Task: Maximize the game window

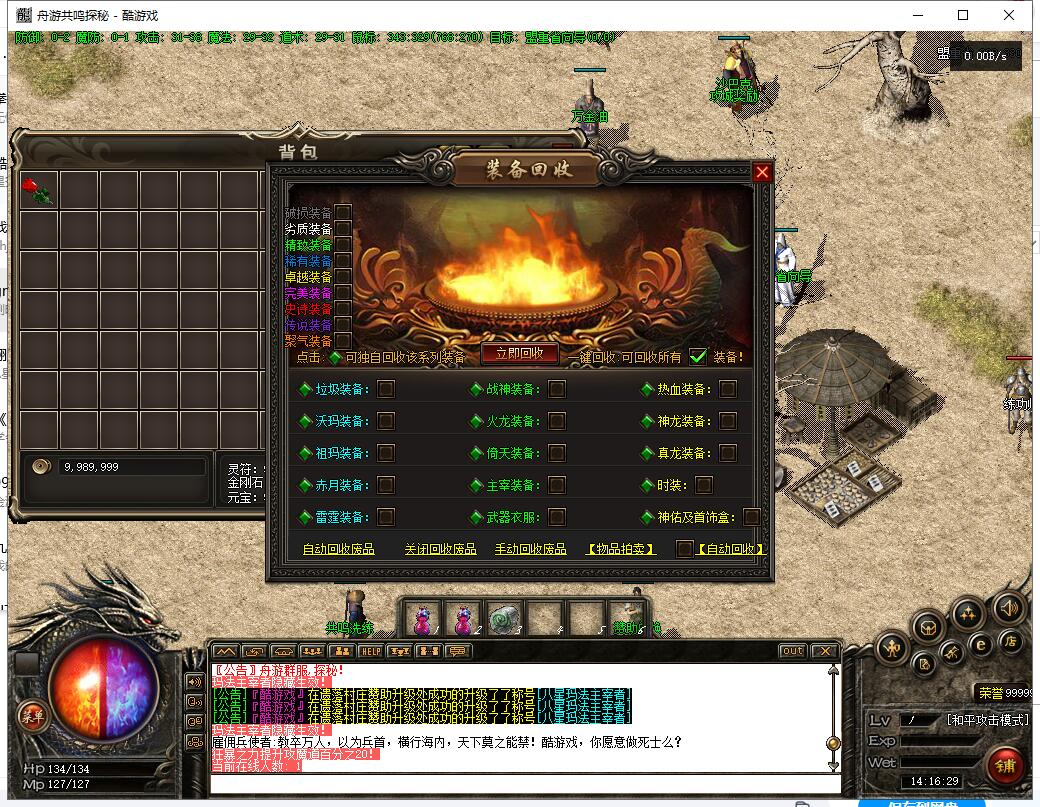Action: click(x=963, y=15)
